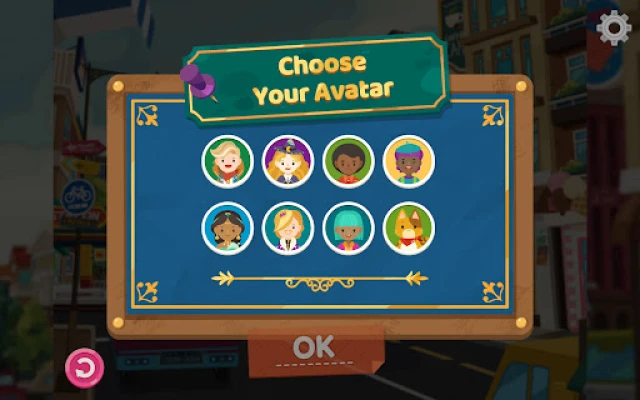Viewport: 640px width, 400px height.
Task: Select the witch hat girl avatar
Action: (289, 161)
